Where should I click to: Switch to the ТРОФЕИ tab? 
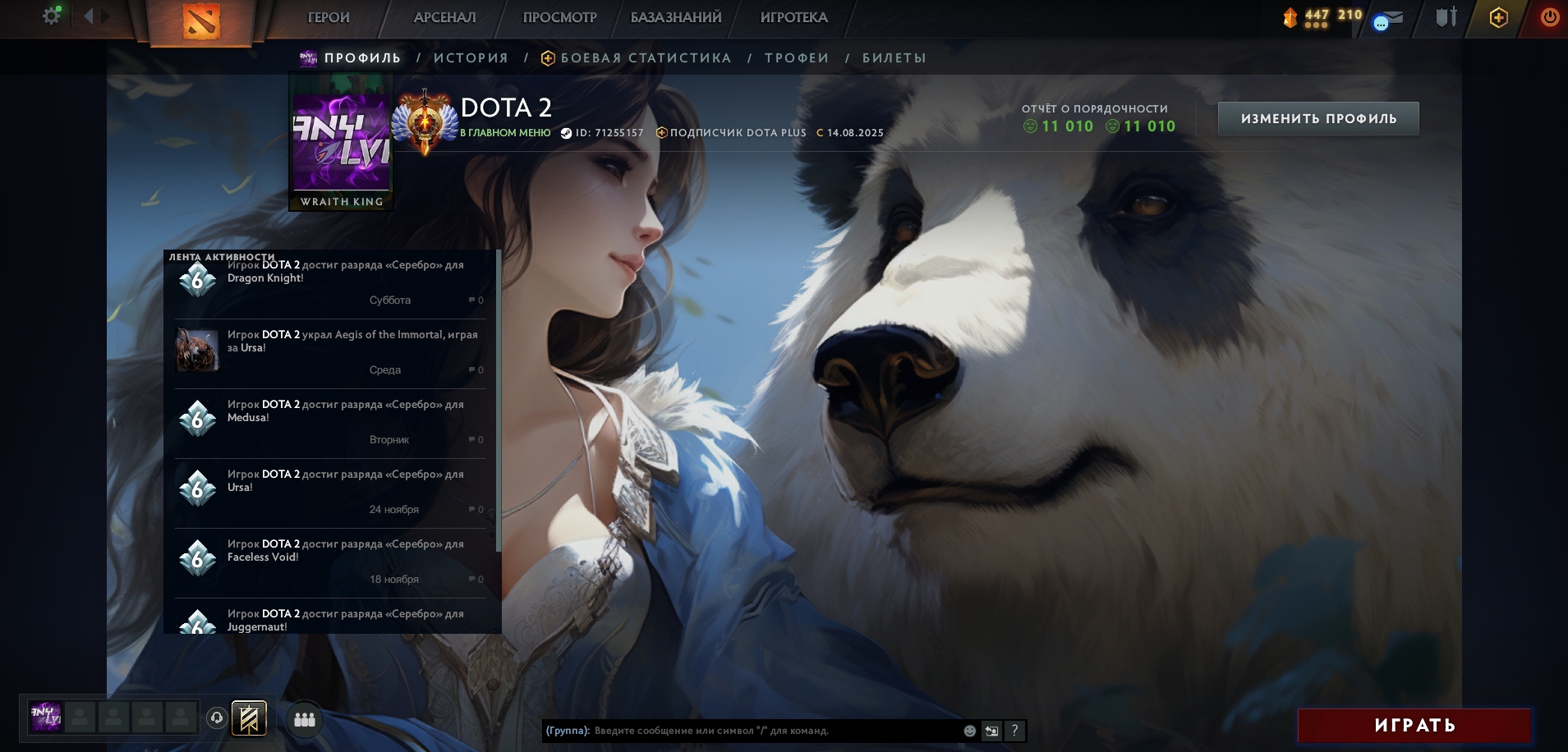[797, 58]
